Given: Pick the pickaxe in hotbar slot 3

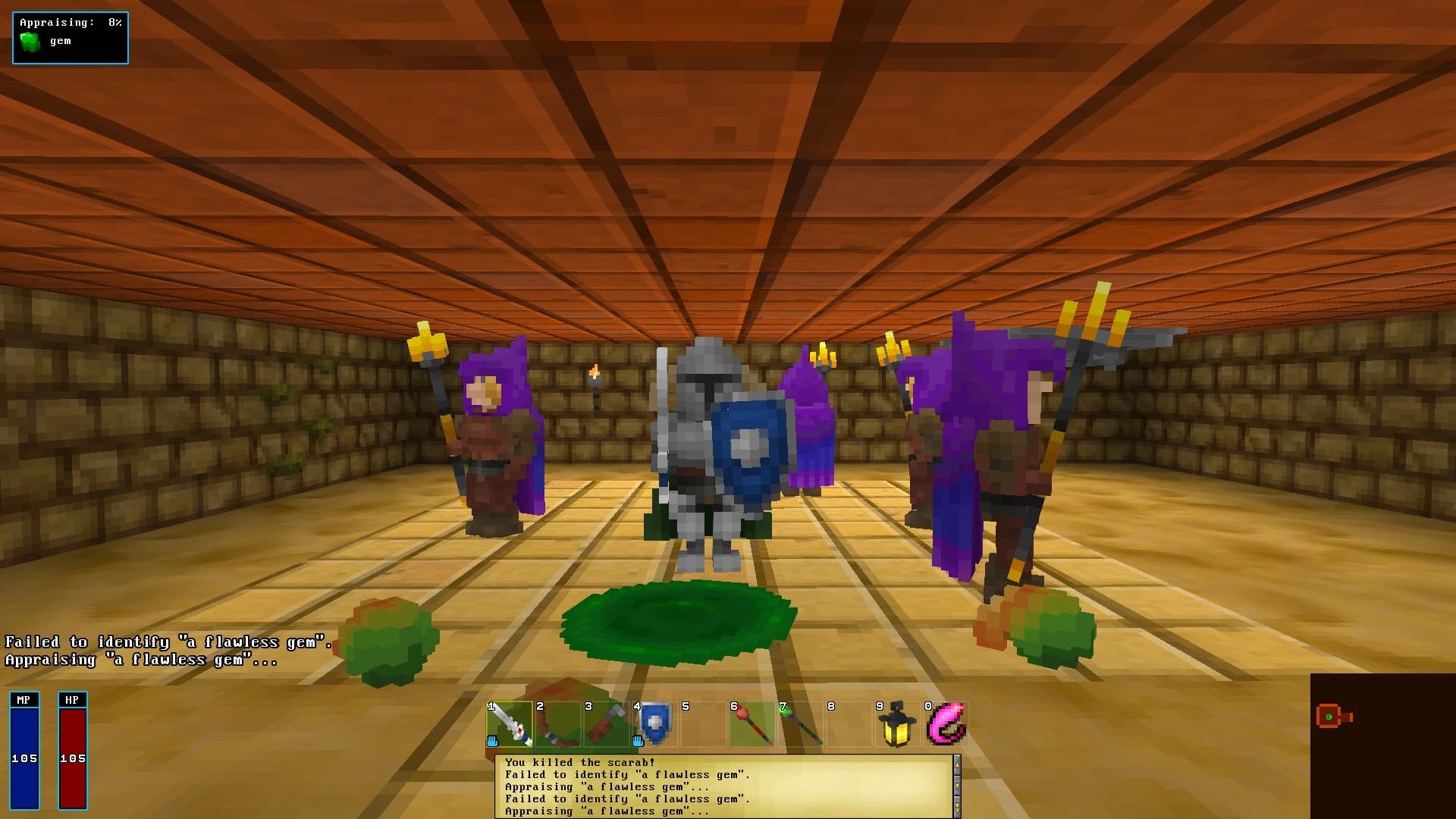Looking at the screenshot, I should tap(607, 722).
